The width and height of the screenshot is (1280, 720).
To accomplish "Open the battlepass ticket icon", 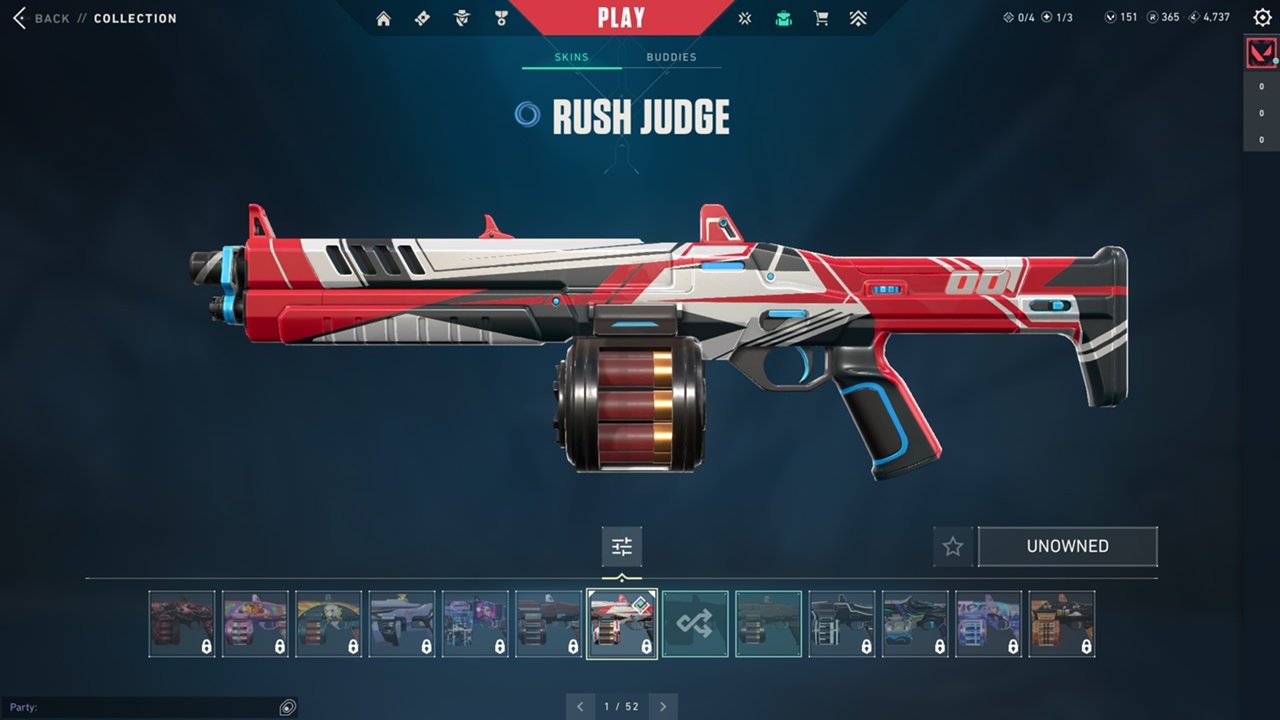I will [422, 18].
